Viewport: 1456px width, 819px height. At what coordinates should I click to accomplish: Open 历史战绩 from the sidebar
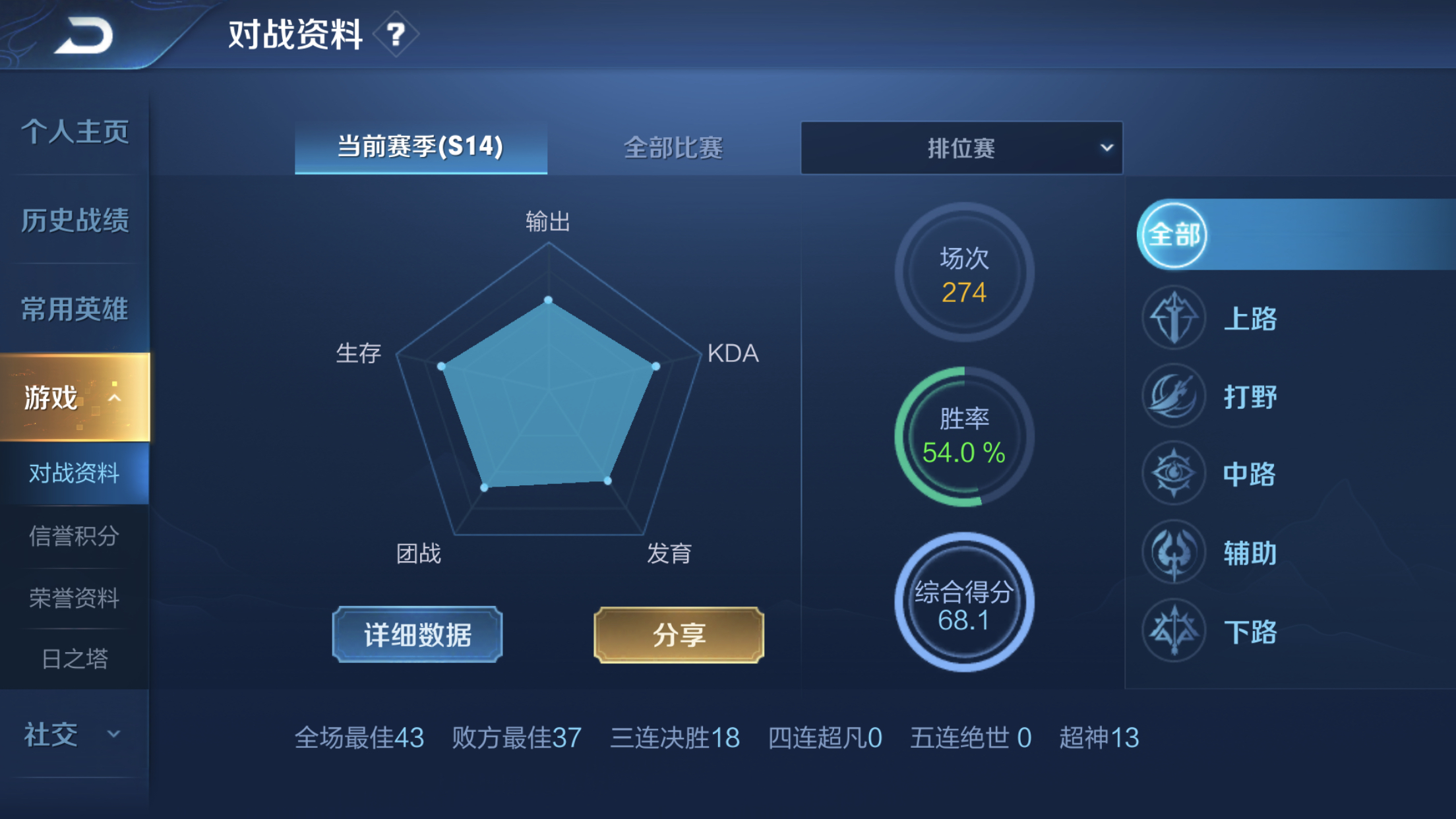click(x=75, y=220)
